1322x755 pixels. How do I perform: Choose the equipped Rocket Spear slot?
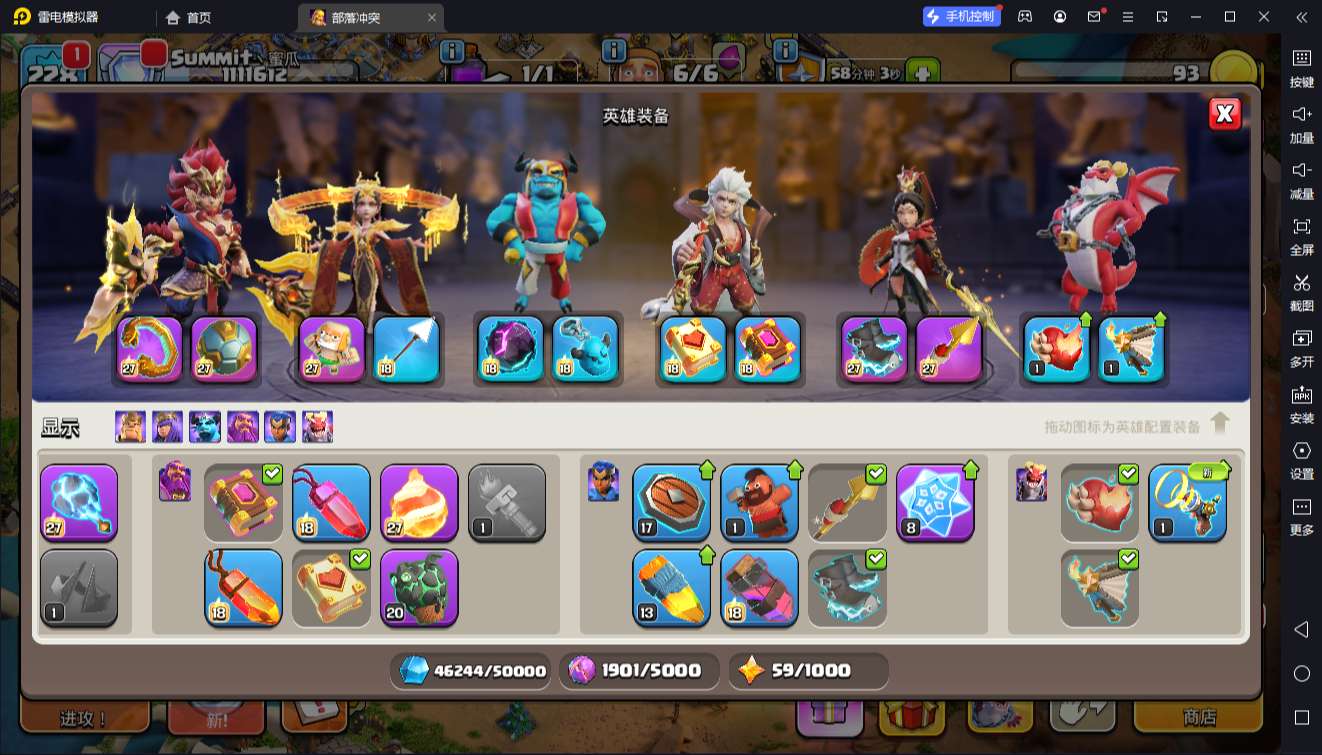tap(948, 349)
